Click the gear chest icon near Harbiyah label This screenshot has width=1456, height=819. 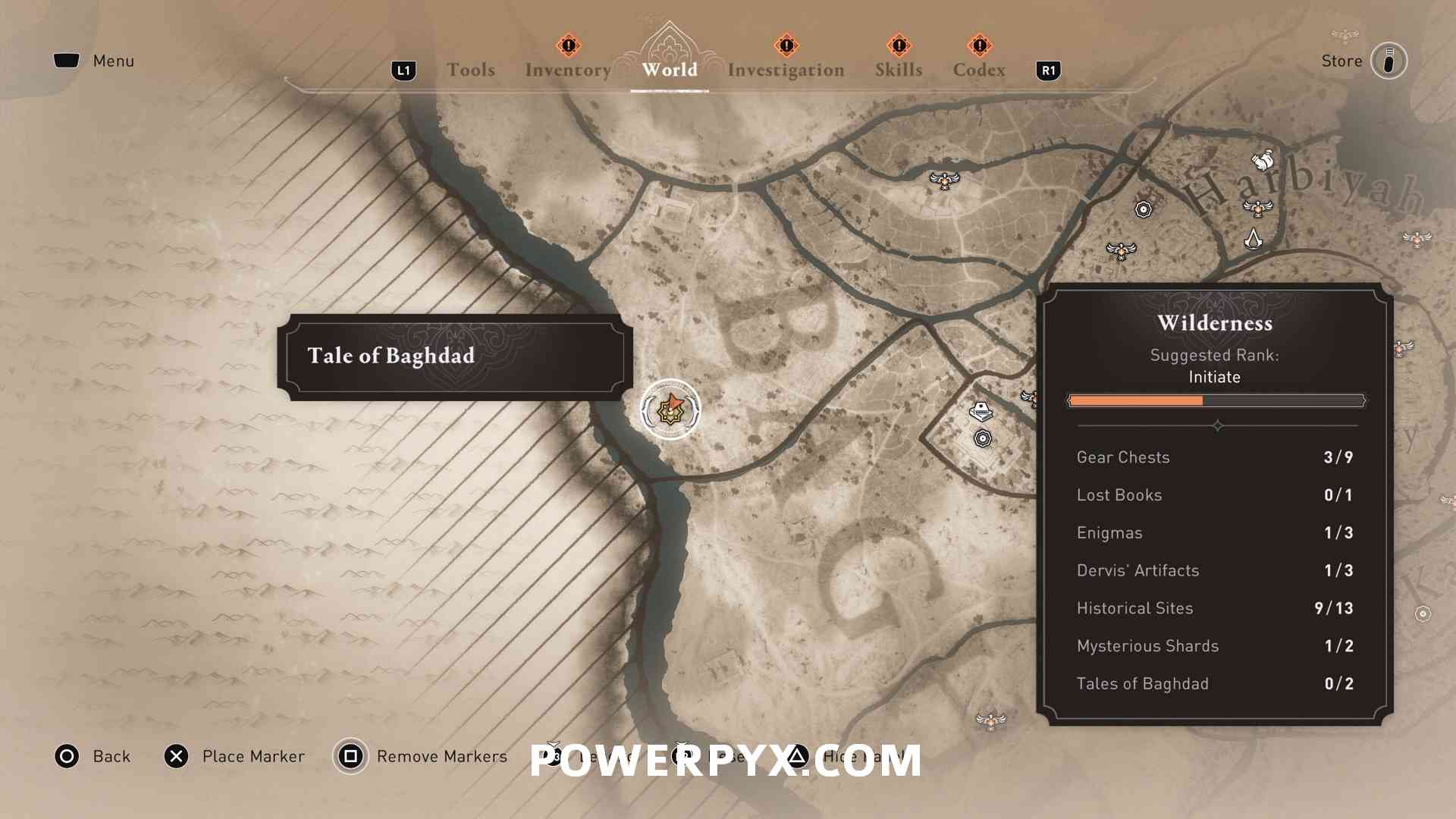tap(1263, 161)
